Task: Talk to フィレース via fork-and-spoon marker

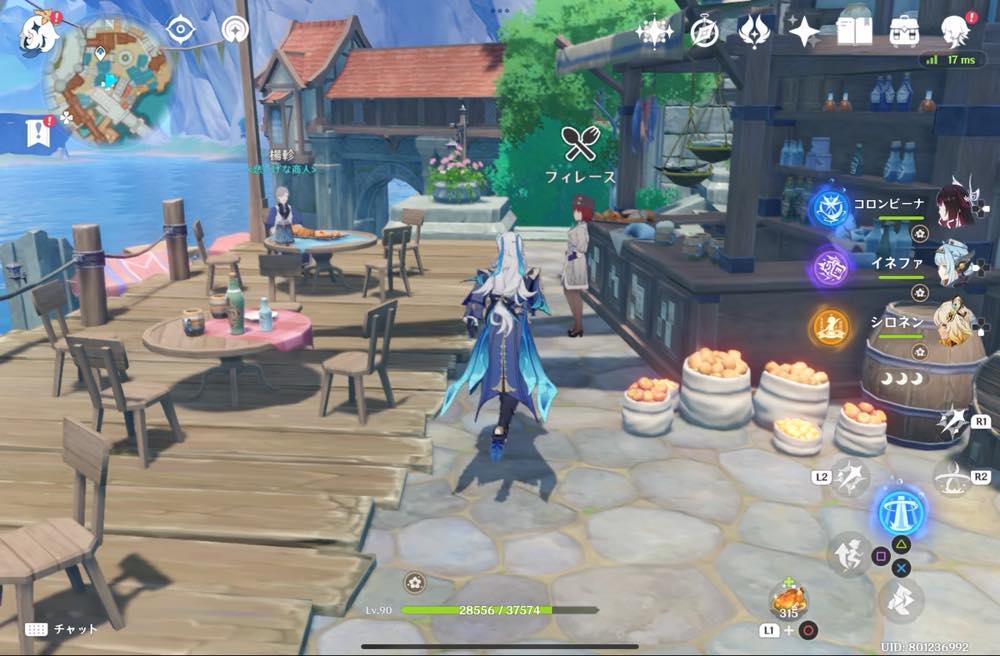Action: coord(579,146)
